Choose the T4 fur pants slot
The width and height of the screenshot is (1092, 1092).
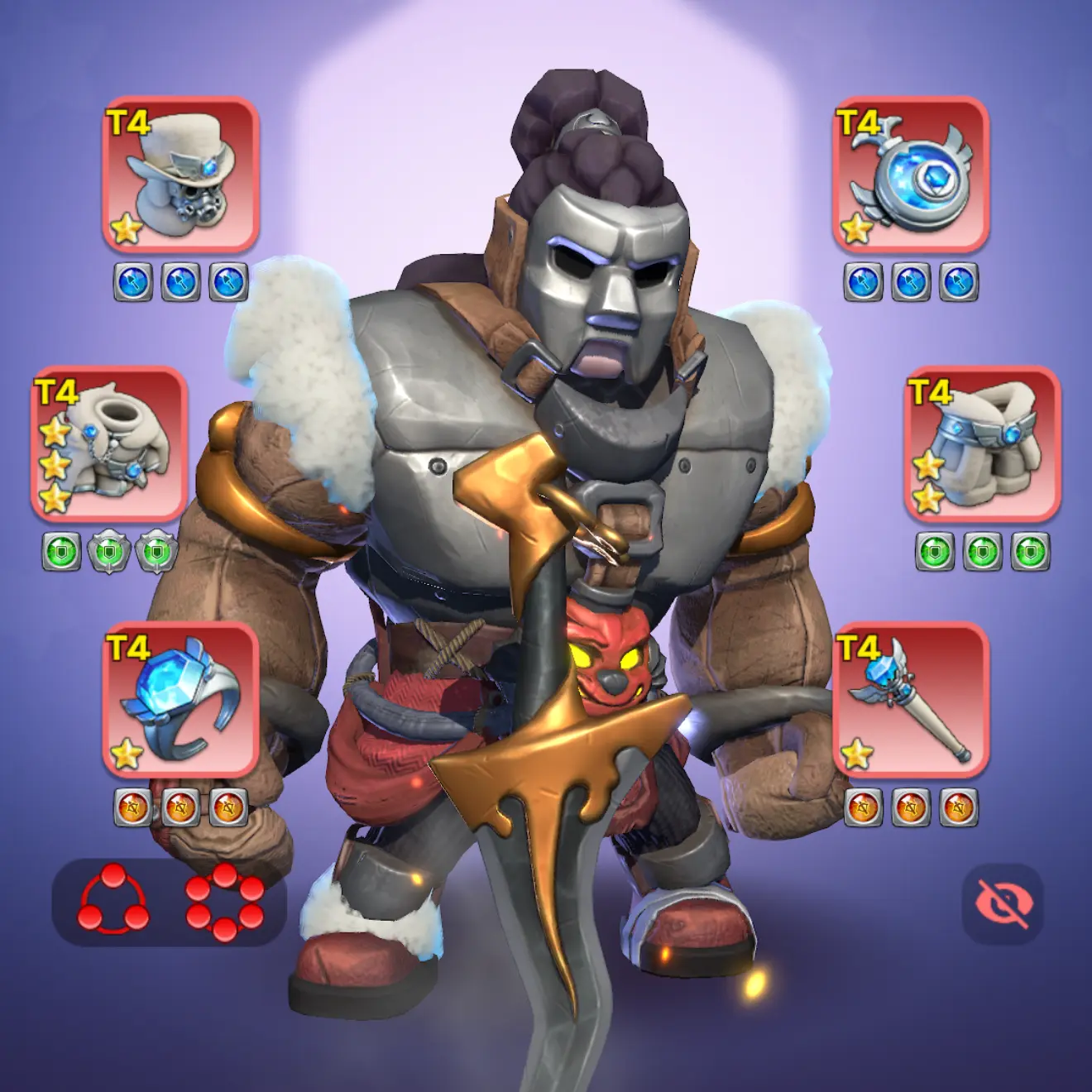pyautogui.click(x=982, y=443)
